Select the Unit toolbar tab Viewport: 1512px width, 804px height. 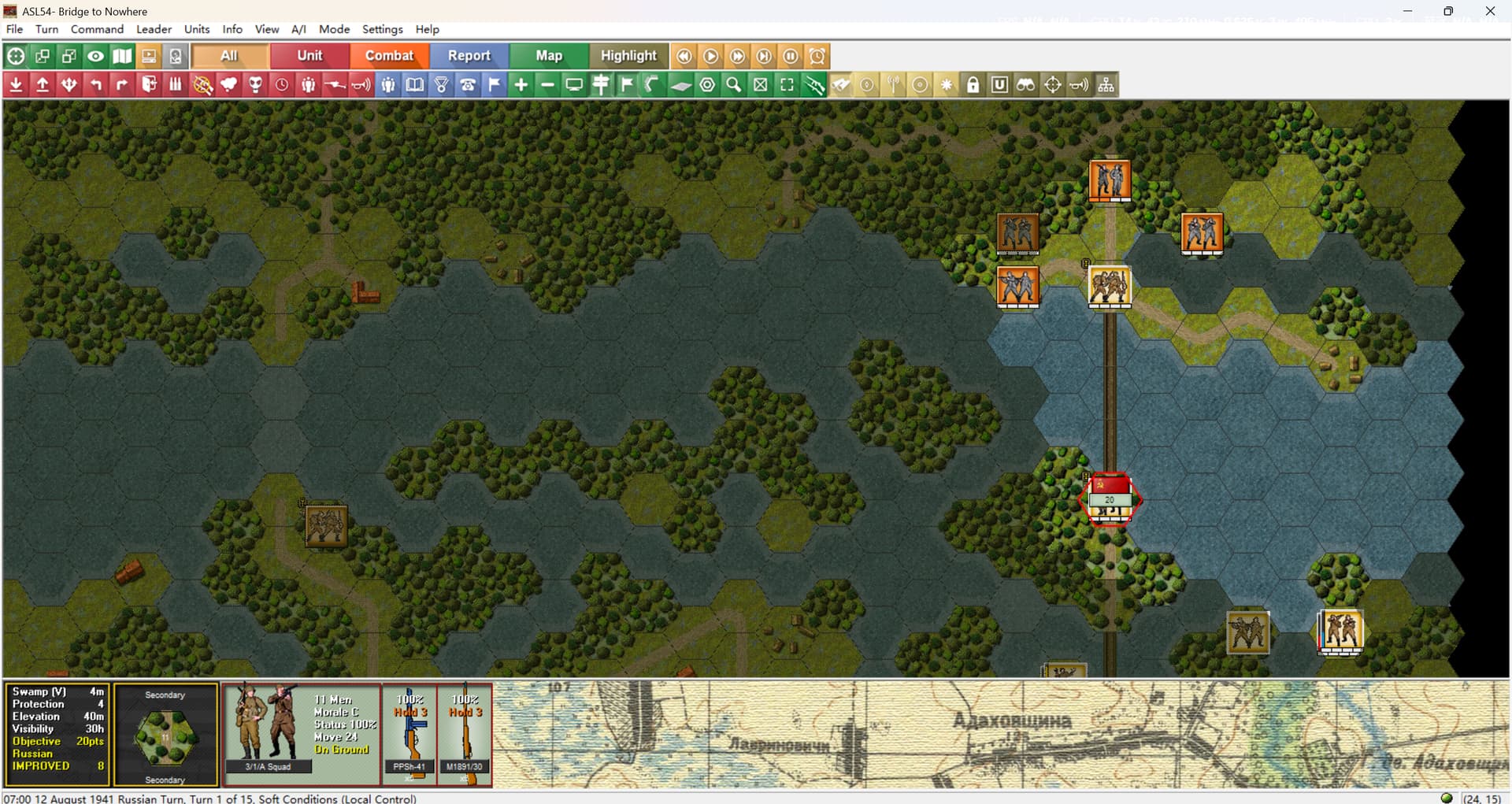coord(309,56)
